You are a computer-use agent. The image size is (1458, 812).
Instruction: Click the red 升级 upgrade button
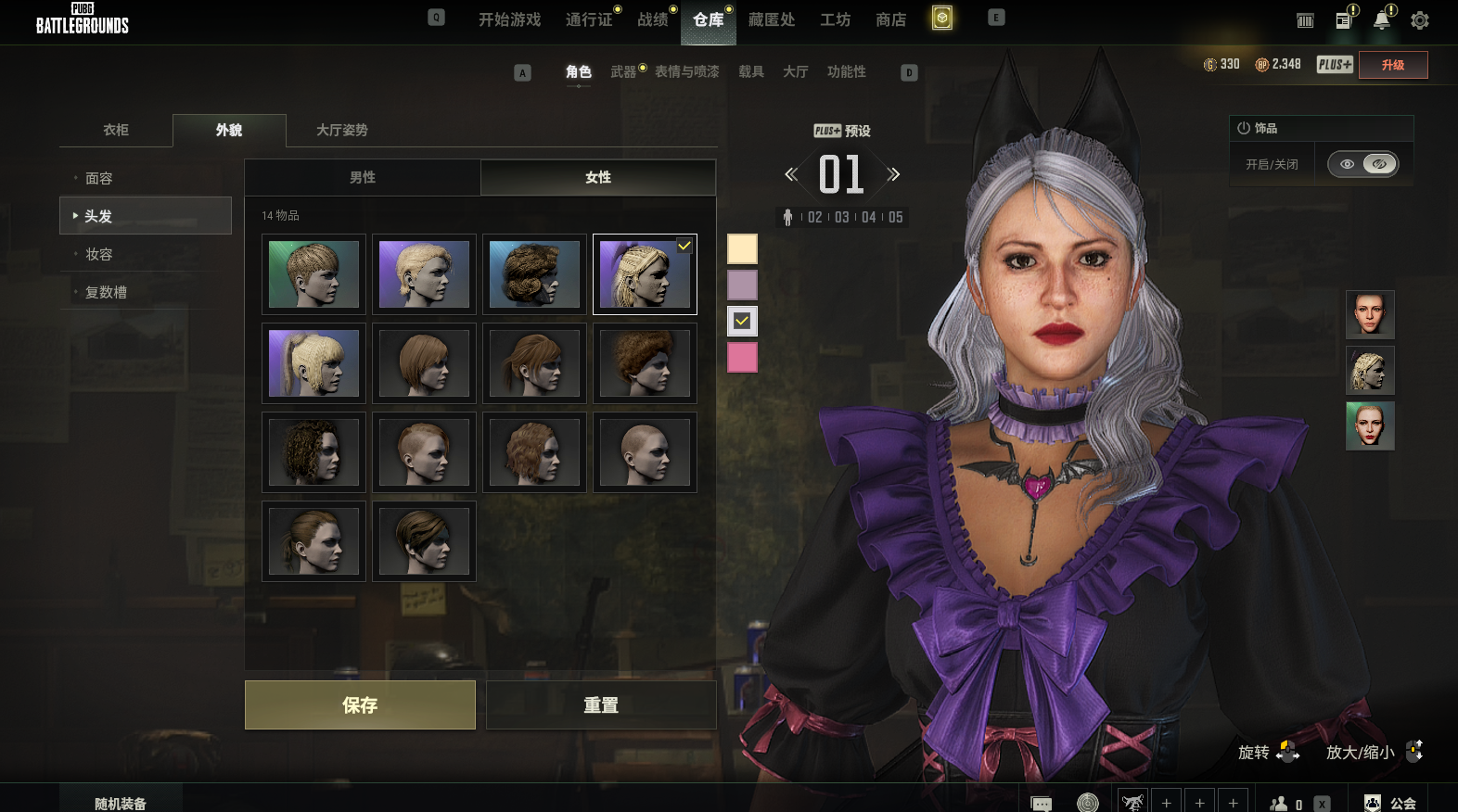click(x=1392, y=65)
